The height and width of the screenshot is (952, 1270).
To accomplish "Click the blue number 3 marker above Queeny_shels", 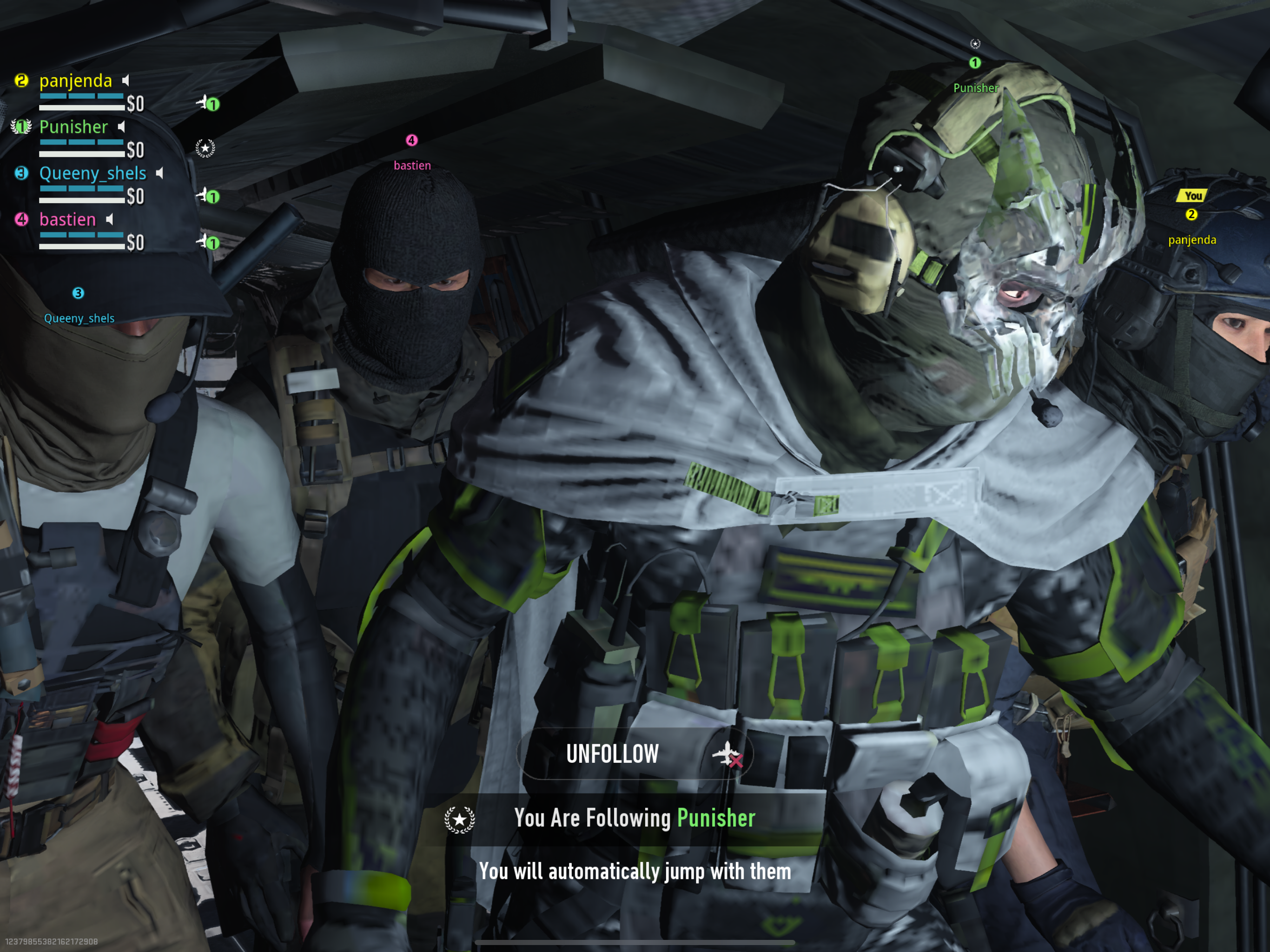I will click(x=79, y=293).
